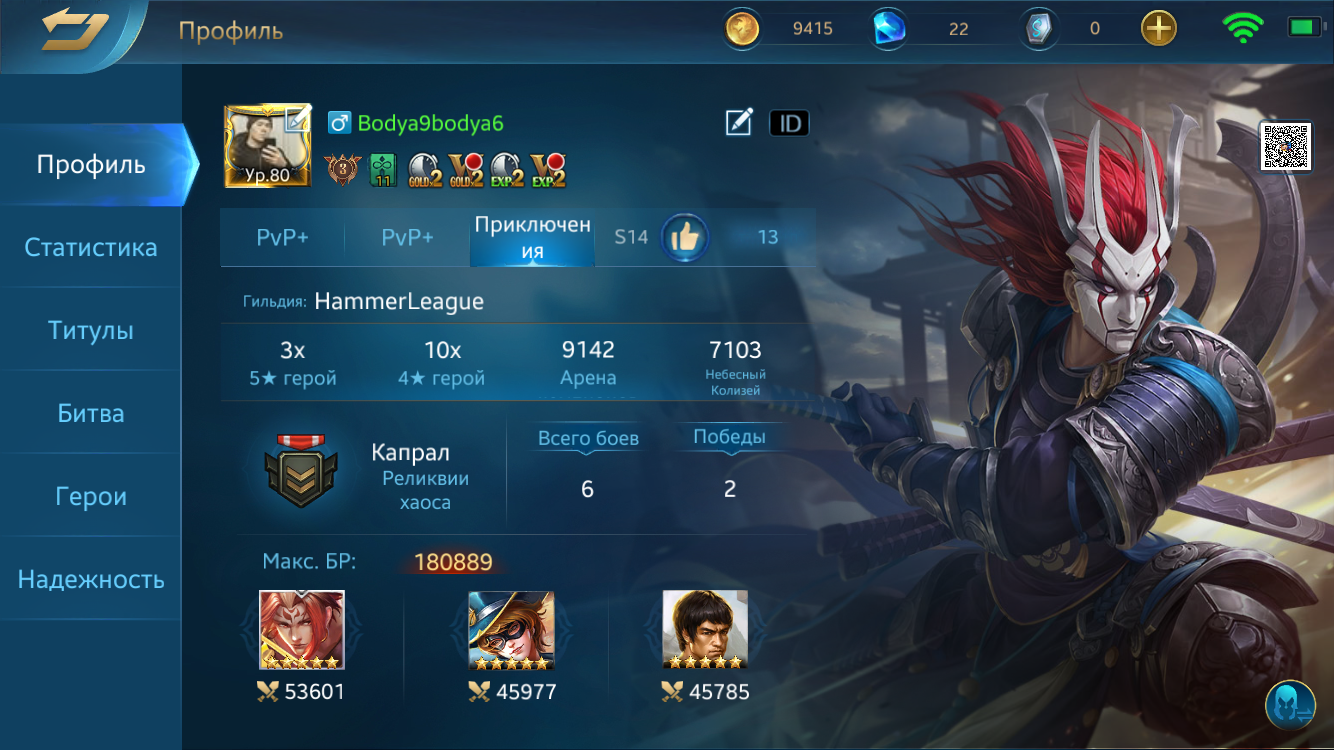Viewport: 1334px width, 750px height.
Task: Open the gold coins currency icon
Action: point(742,28)
